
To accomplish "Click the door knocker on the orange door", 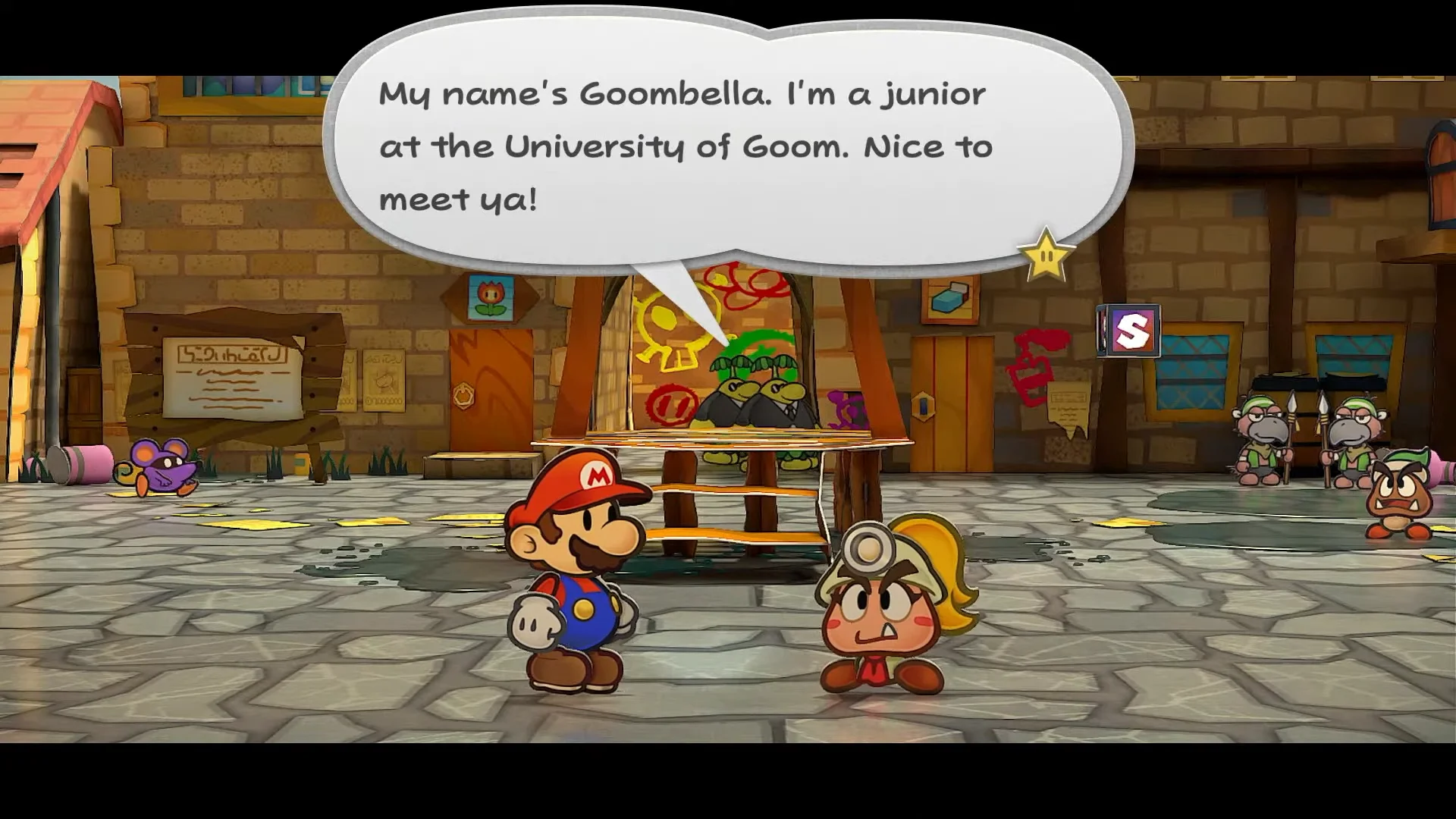I will tap(463, 397).
